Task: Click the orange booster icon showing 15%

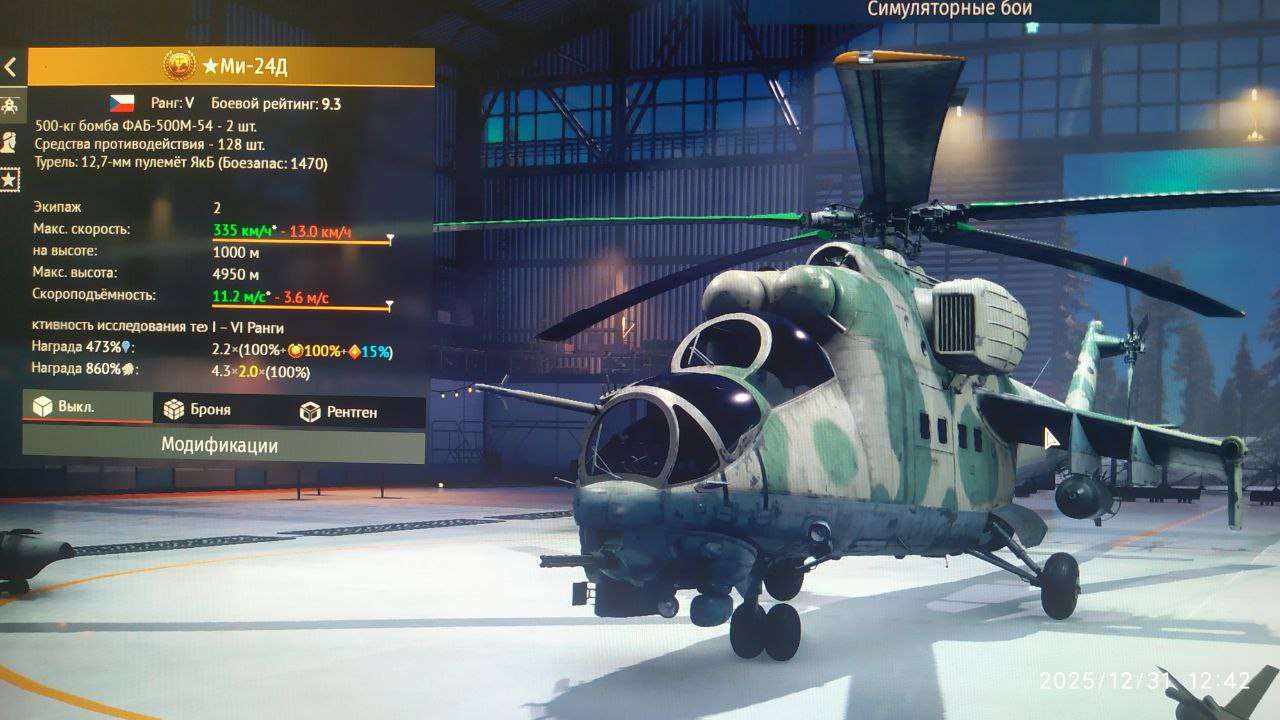Action: [353, 351]
